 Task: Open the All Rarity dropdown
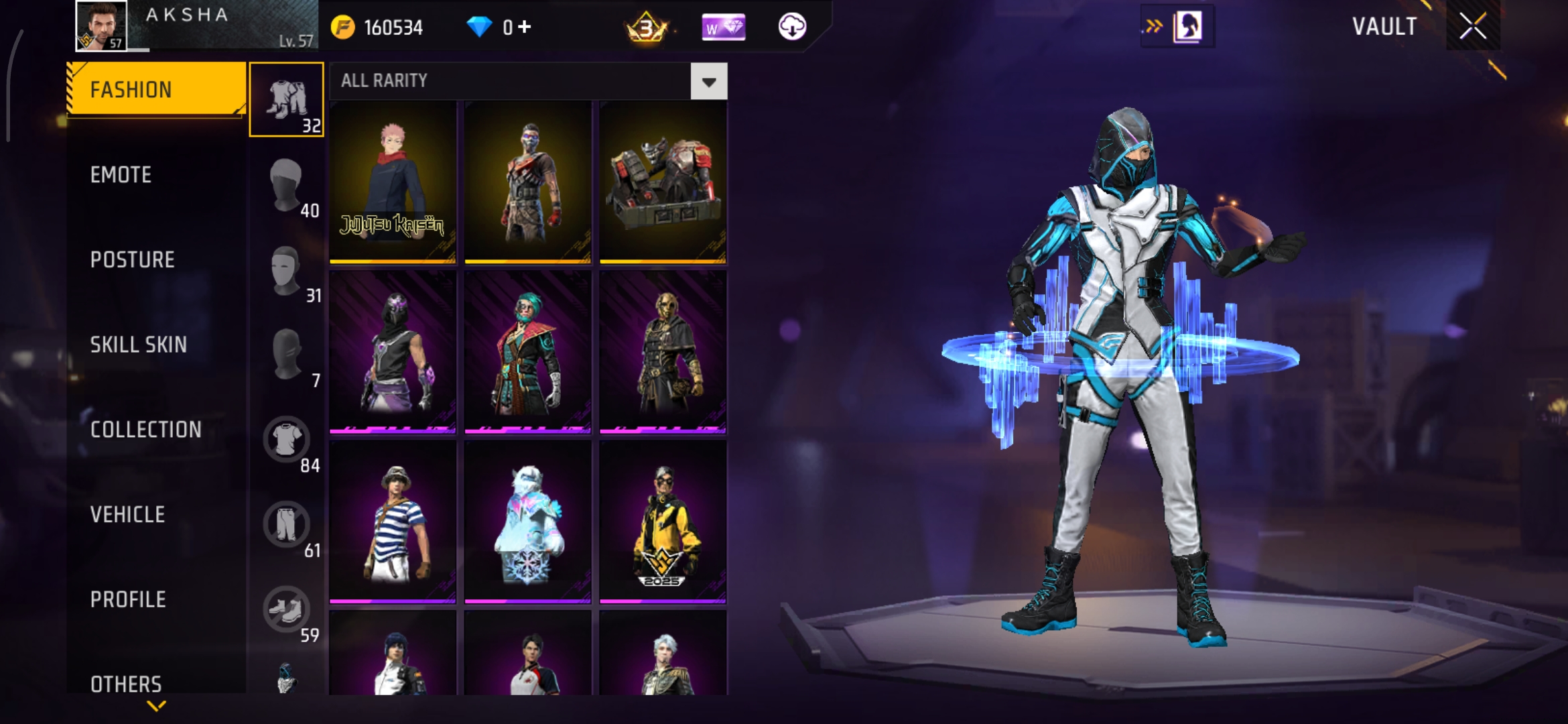pyautogui.click(x=708, y=82)
